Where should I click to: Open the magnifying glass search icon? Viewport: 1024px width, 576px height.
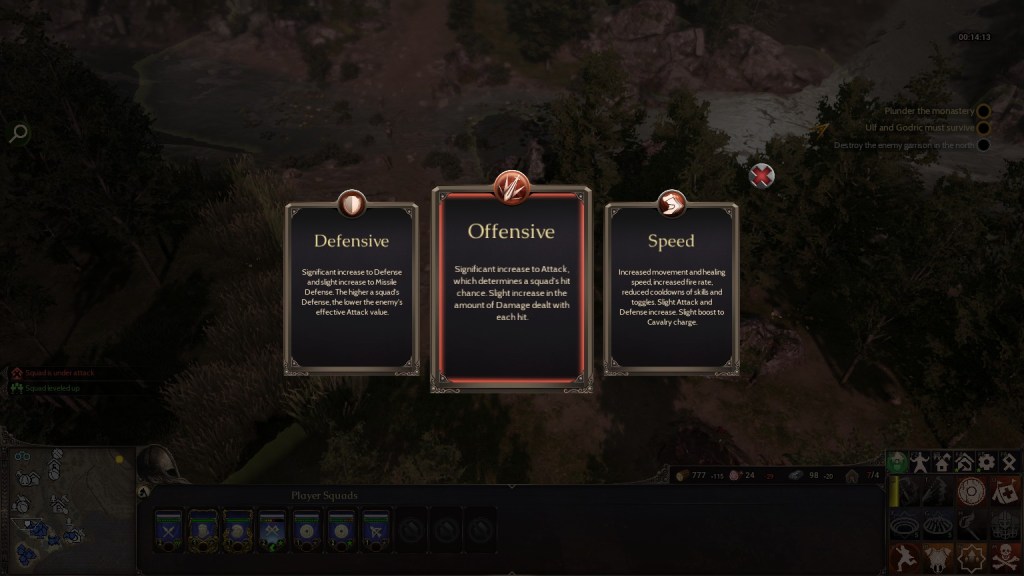click(18, 133)
